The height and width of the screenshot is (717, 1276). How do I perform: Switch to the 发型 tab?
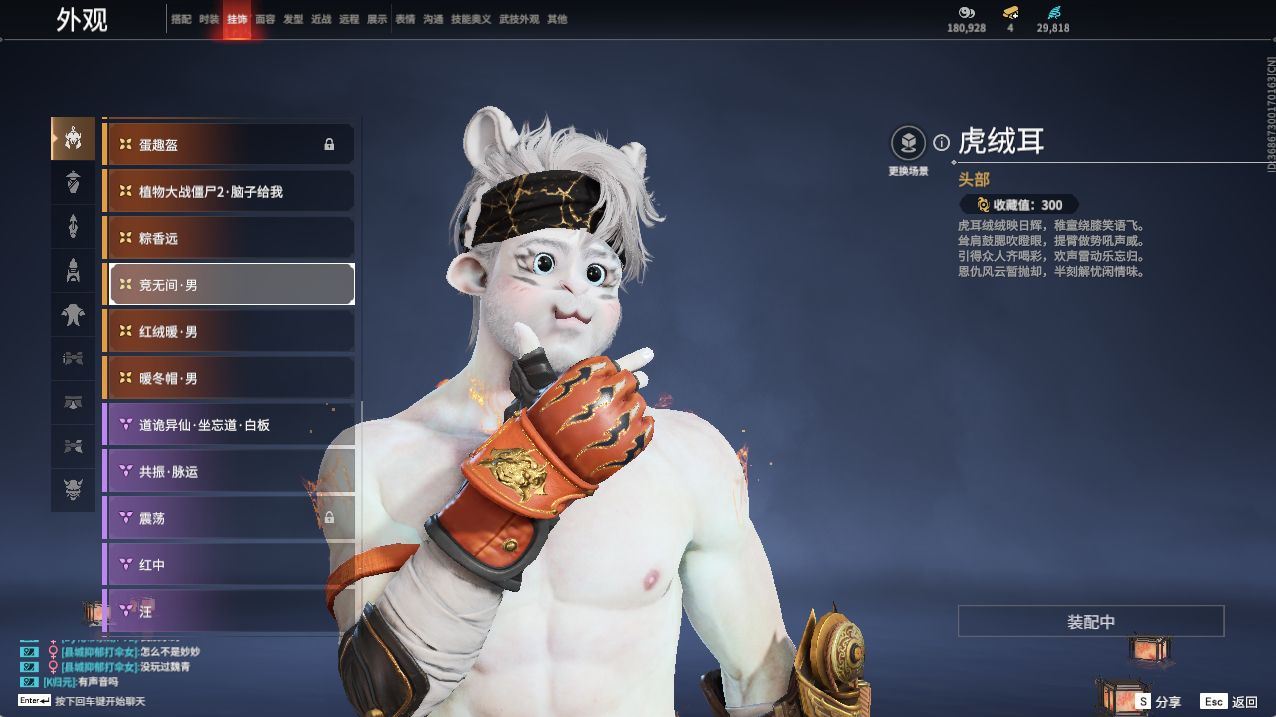293,19
